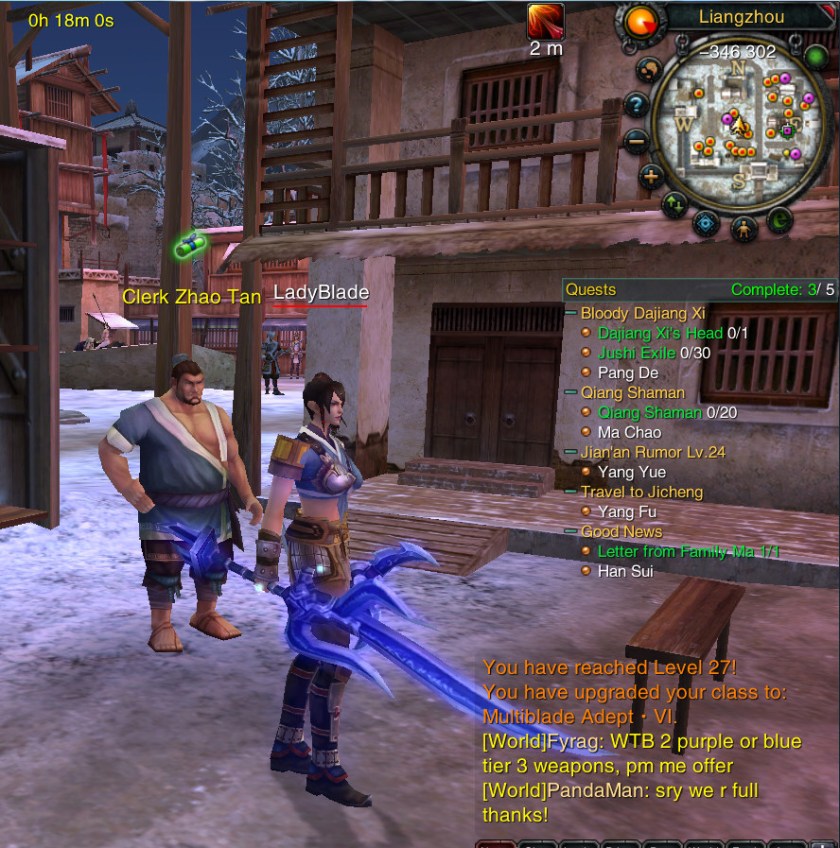
Task: Click the blue diamond minimap button
Action: (x=706, y=223)
